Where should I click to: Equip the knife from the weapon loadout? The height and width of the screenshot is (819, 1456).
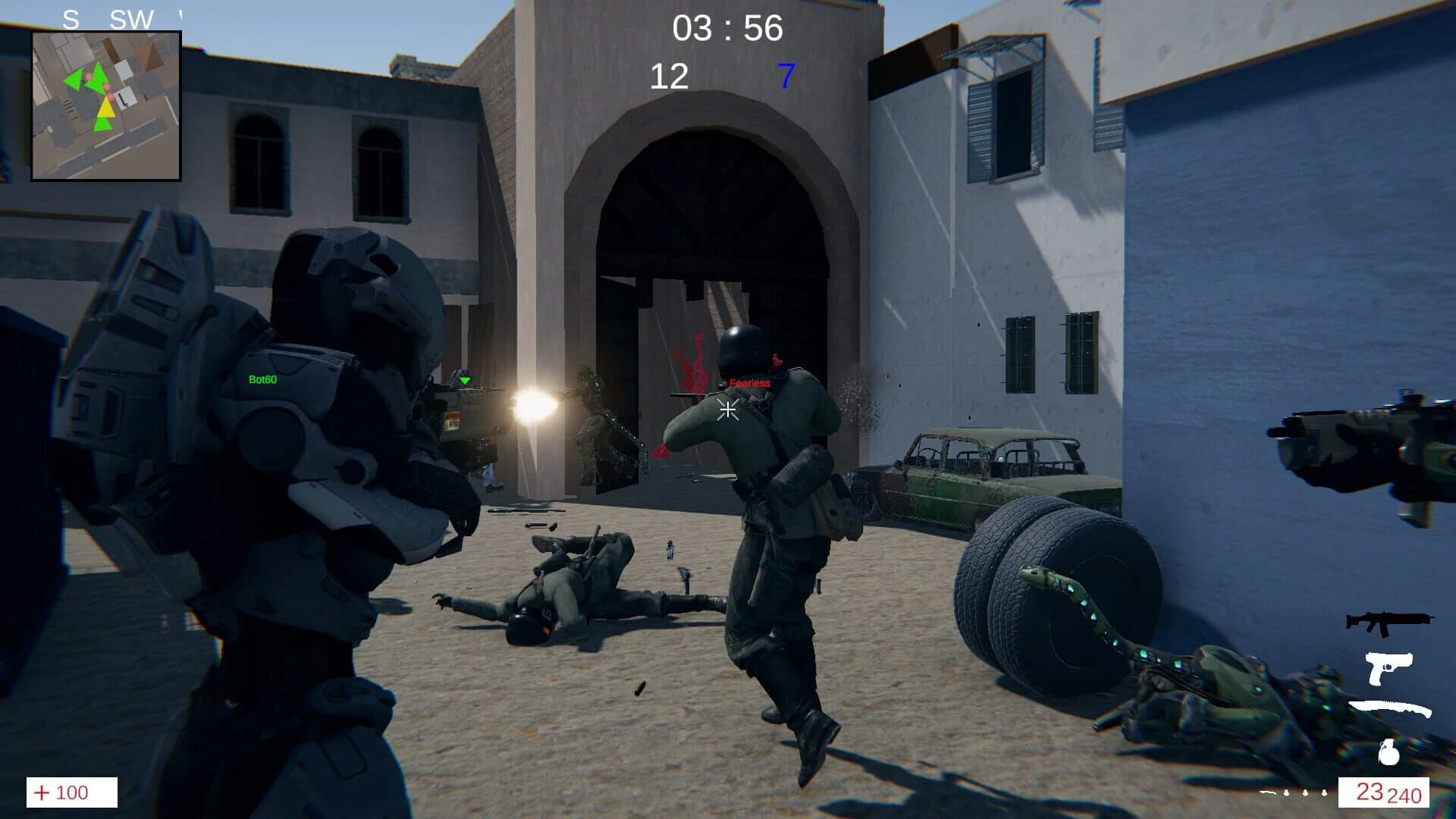click(x=1390, y=706)
